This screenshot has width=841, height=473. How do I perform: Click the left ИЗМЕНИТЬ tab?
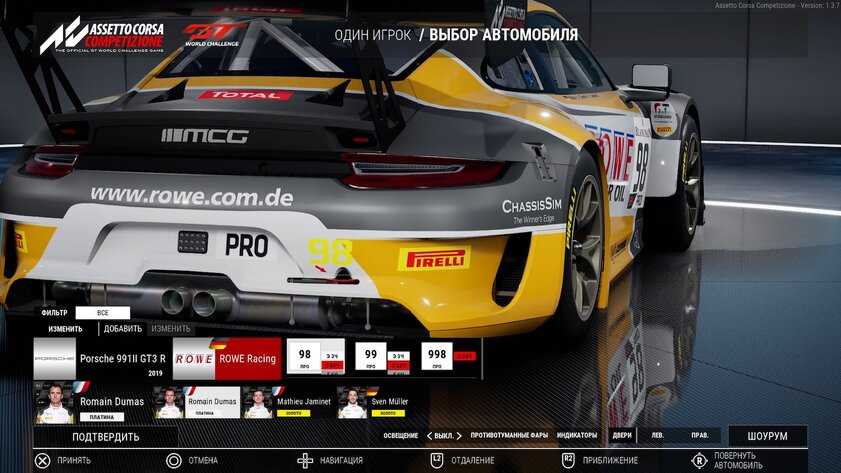click(x=65, y=328)
